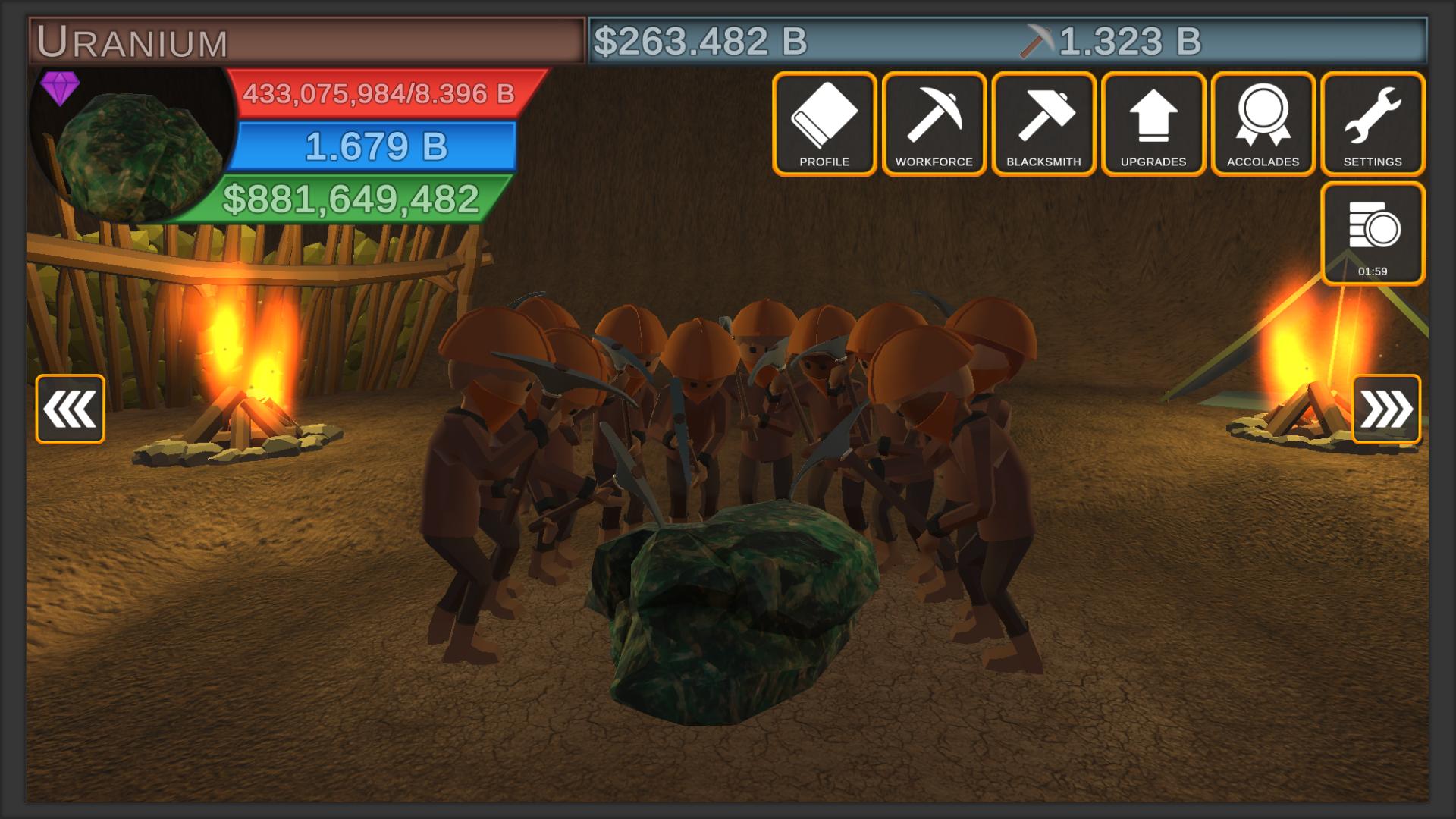The width and height of the screenshot is (1456, 819).
Task: Select the purple gem icon
Action: (x=60, y=87)
